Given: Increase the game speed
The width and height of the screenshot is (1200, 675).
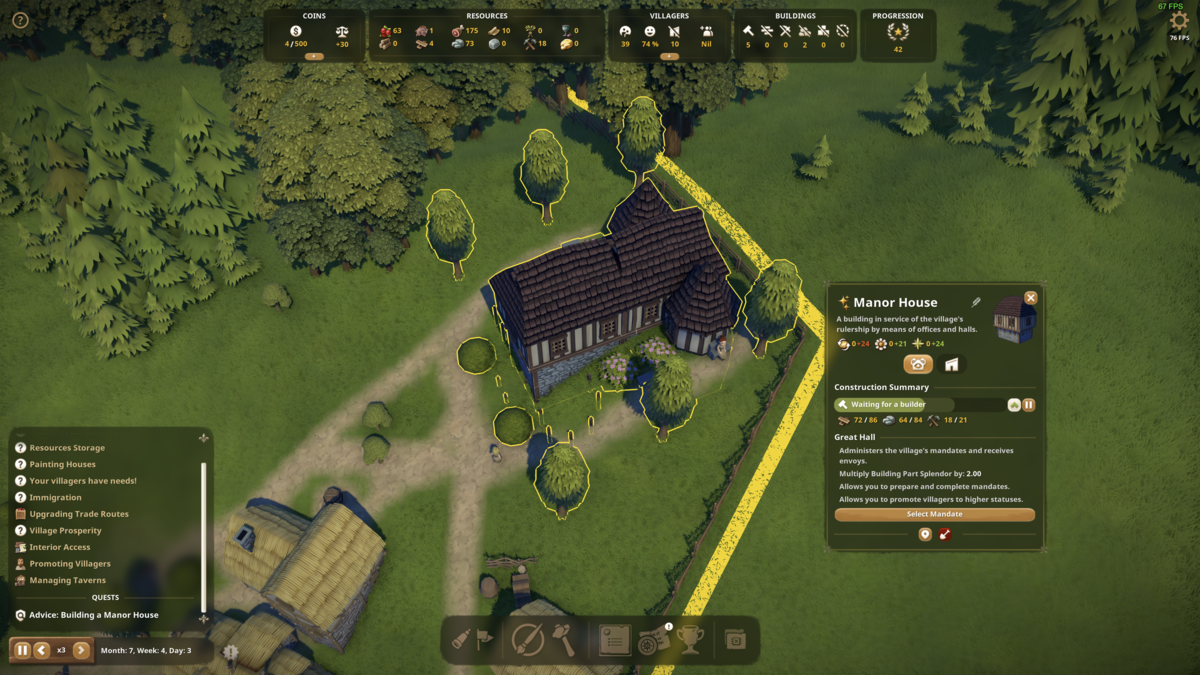Looking at the screenshot, I should 81,650.
